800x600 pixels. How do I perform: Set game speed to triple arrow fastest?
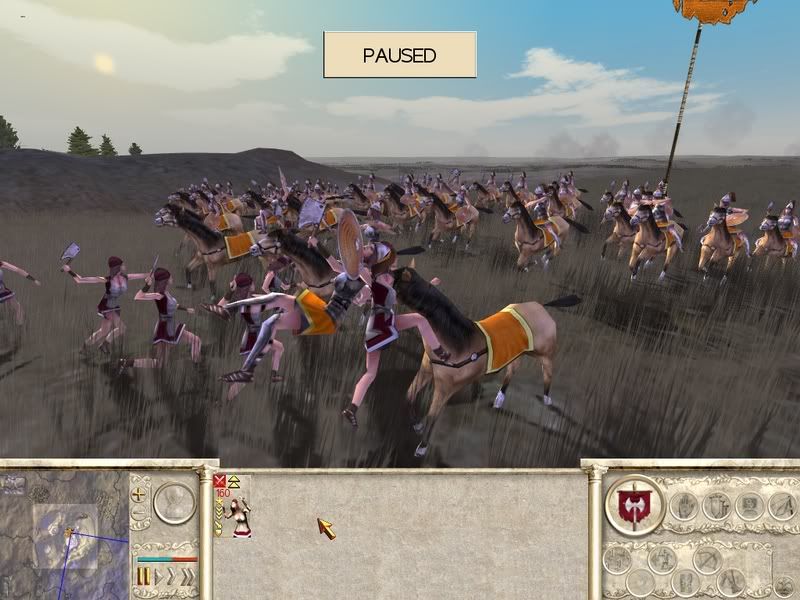[187, 576]
